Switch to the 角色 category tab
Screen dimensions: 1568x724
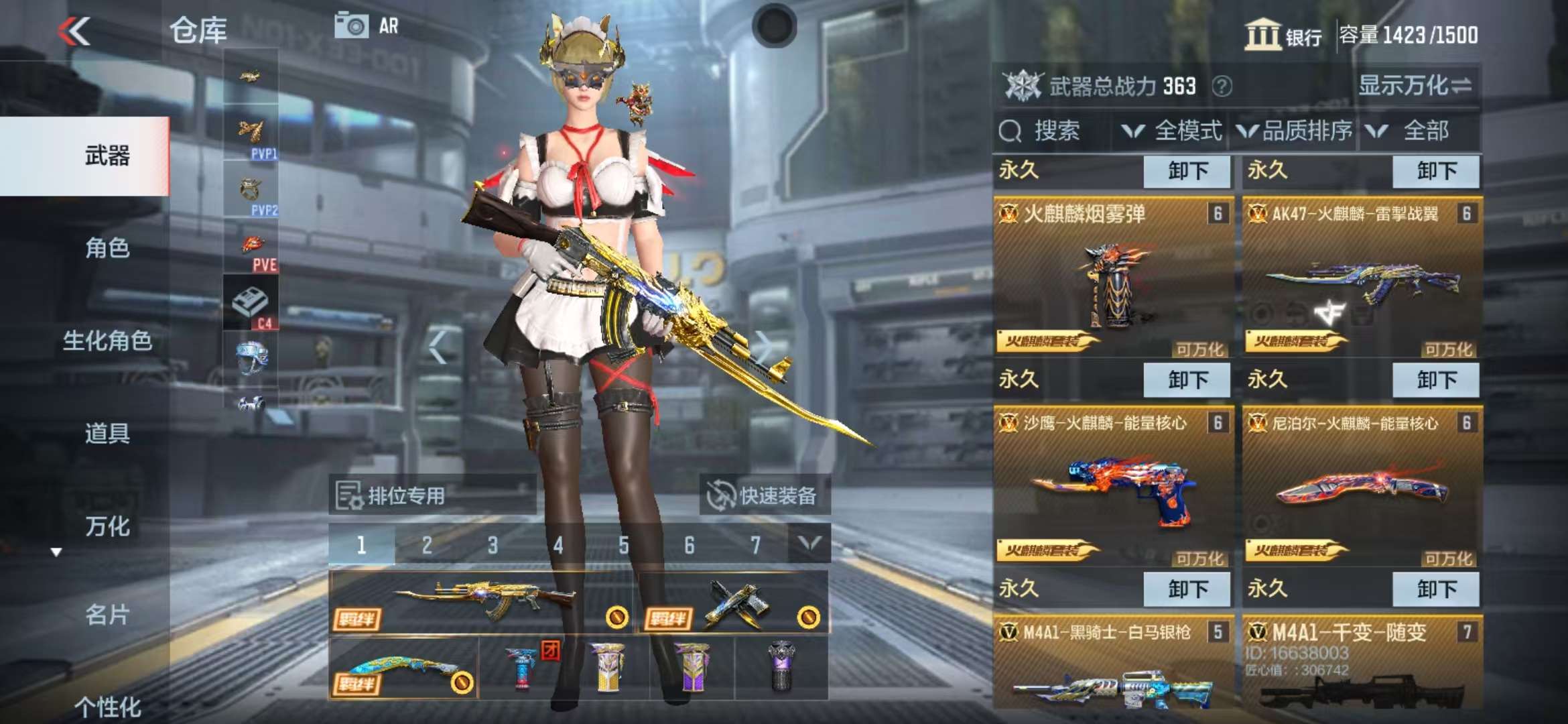coord(107,248)
